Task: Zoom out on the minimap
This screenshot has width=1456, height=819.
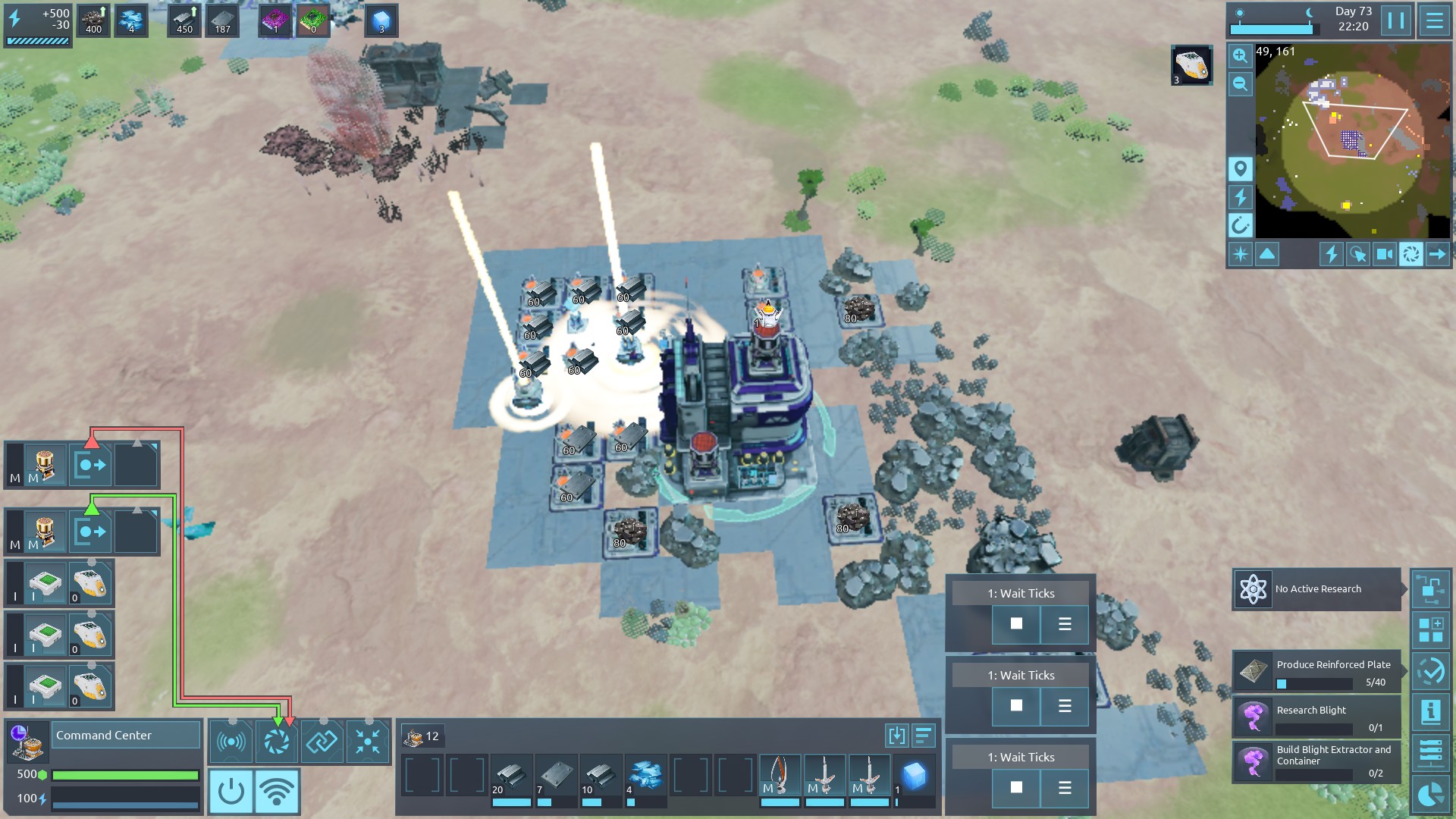Action: coord(1240,84)
